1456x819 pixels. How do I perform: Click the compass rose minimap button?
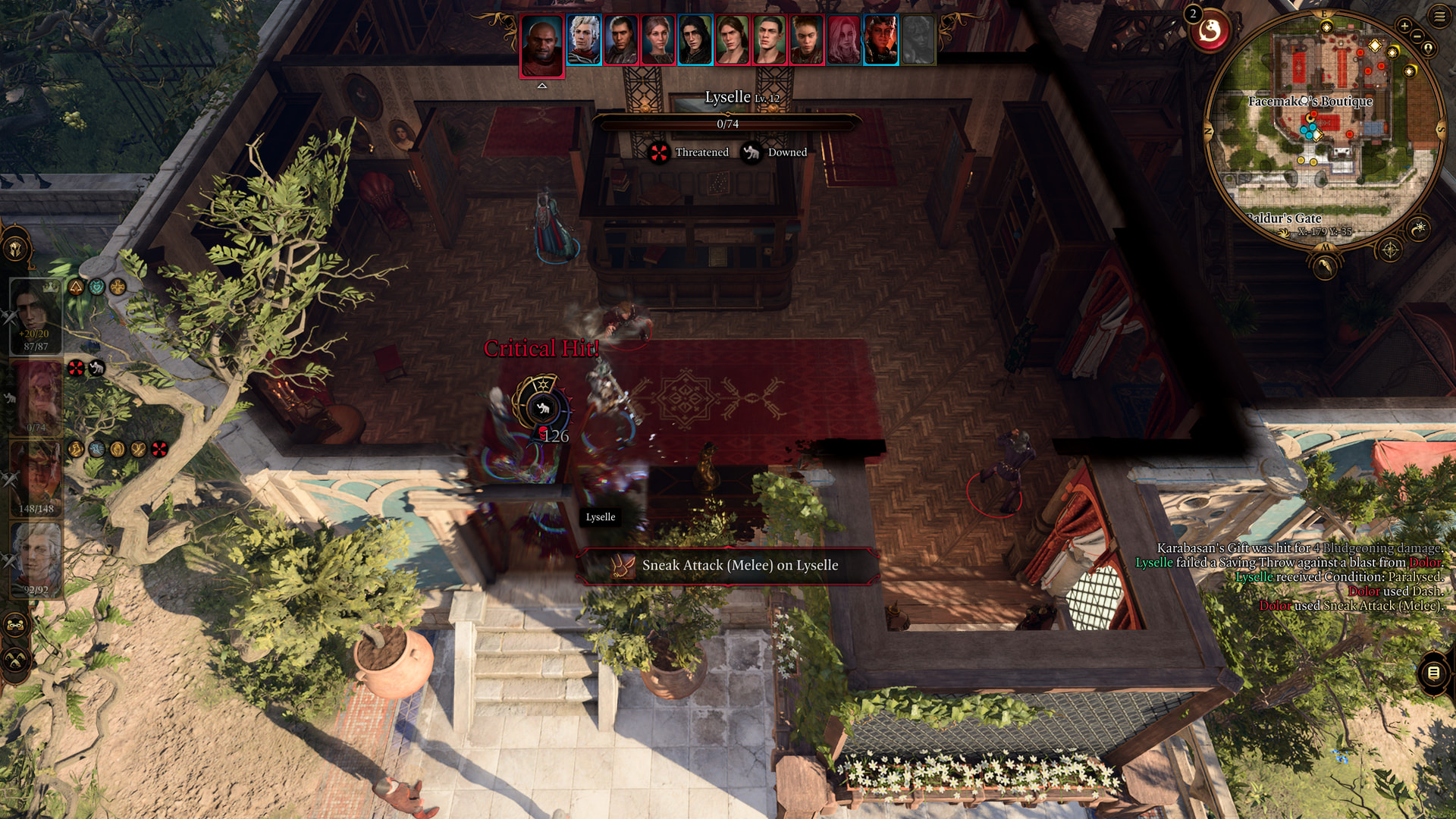(x=1389, y=249)
